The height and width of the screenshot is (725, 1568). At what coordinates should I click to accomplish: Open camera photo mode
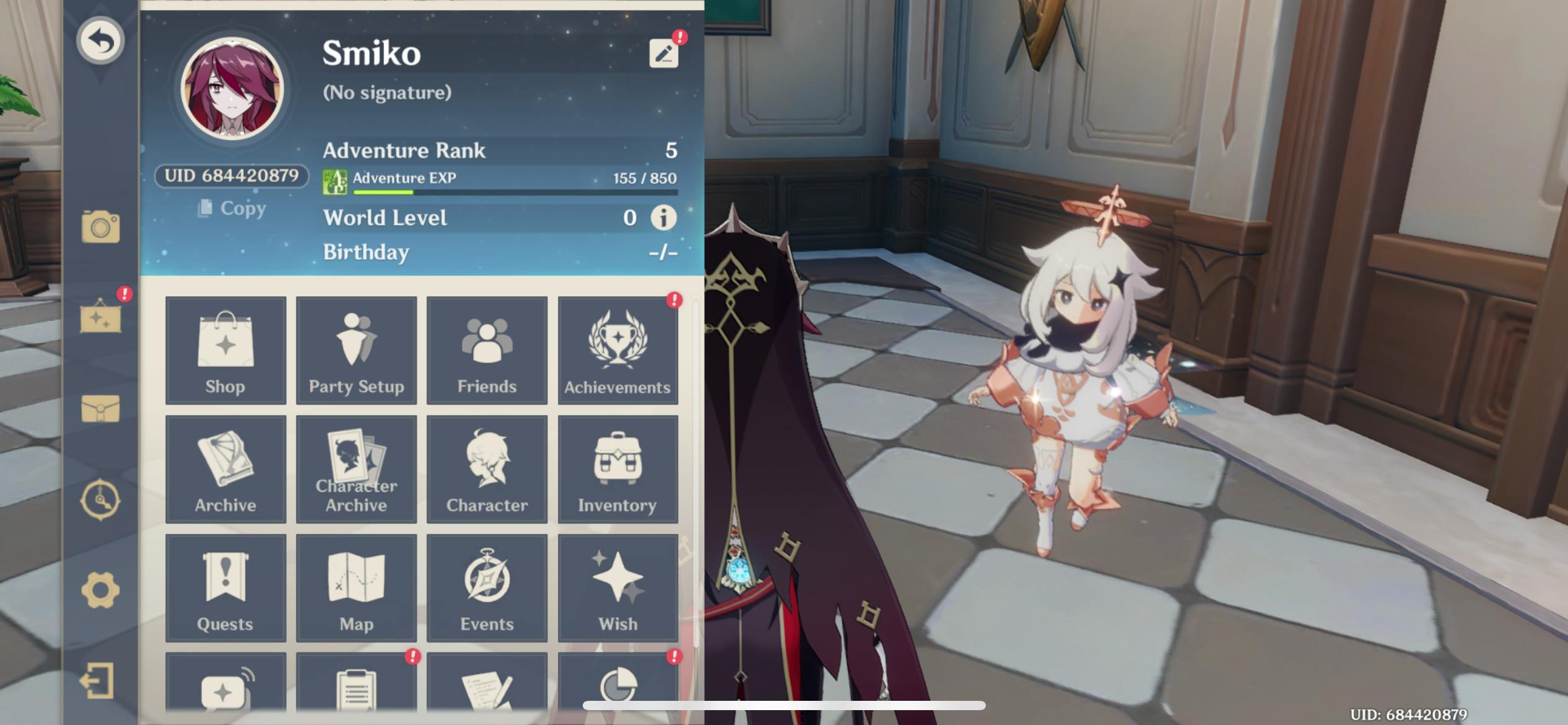pos(100,227)
